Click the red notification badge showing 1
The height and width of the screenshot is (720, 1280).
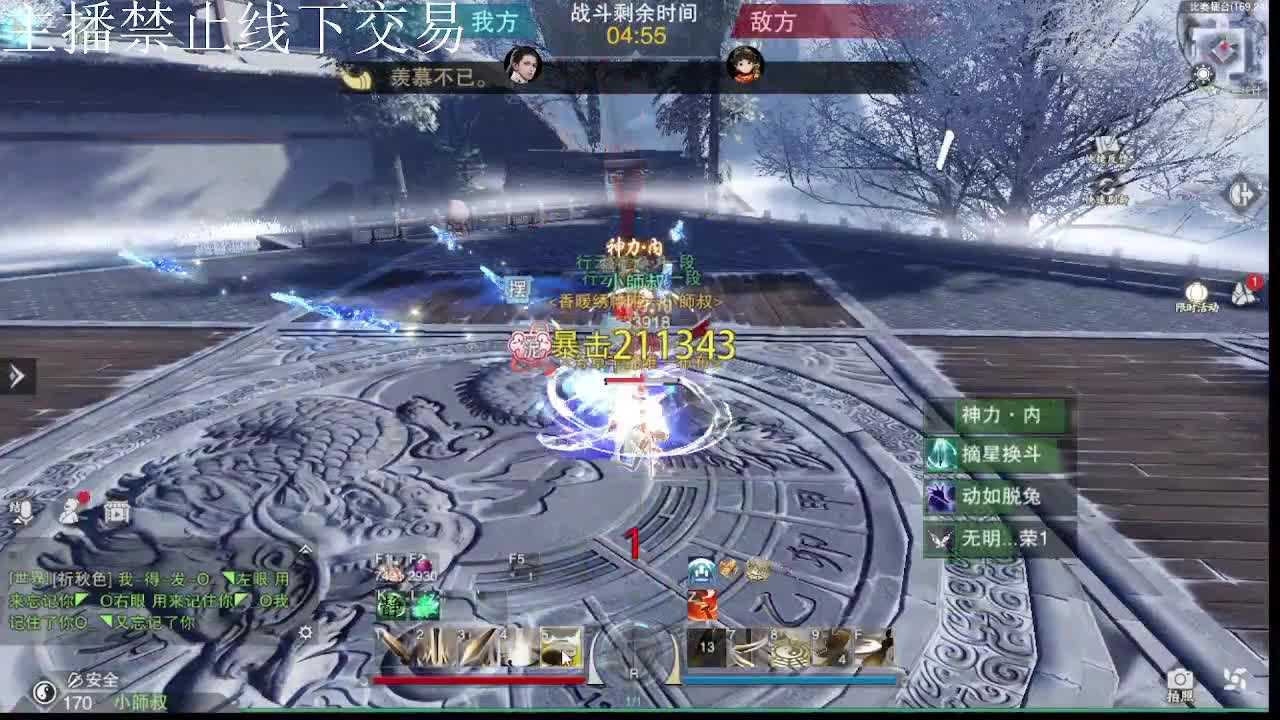(x=1255, y=282)
